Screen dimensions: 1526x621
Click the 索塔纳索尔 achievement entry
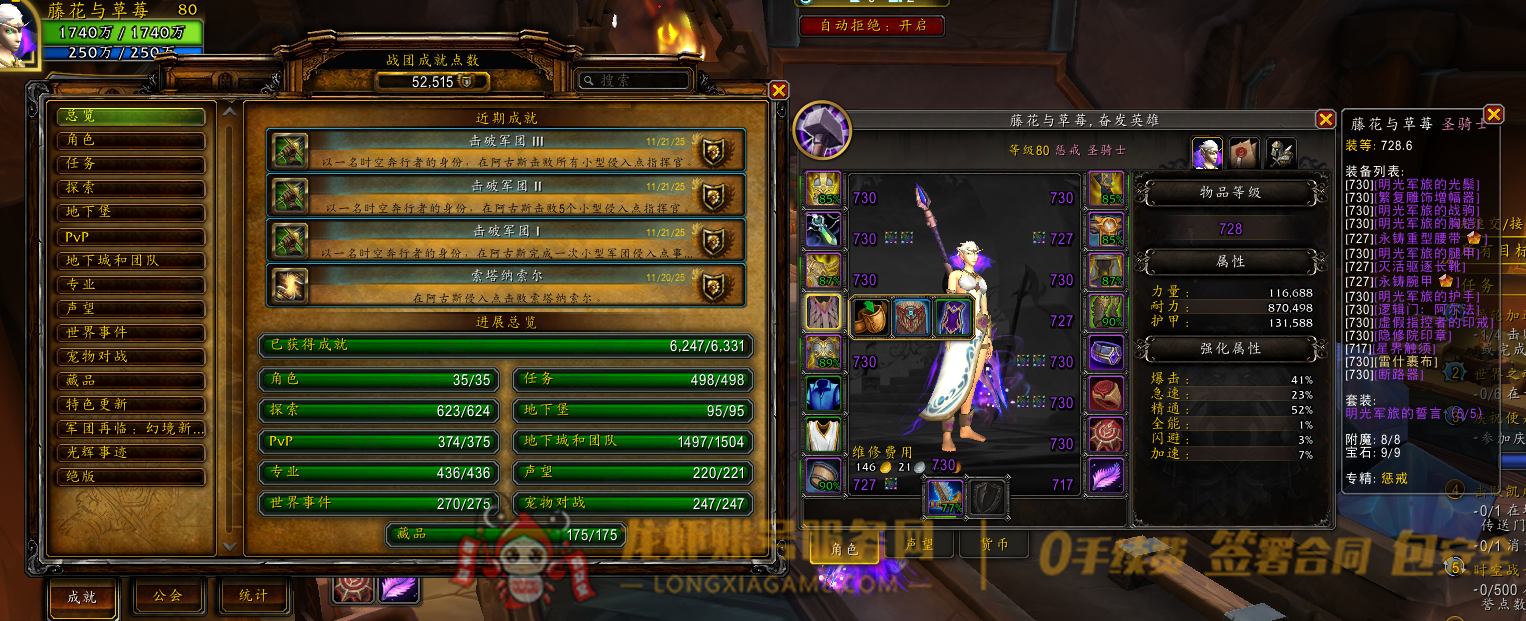click(506, 284)
